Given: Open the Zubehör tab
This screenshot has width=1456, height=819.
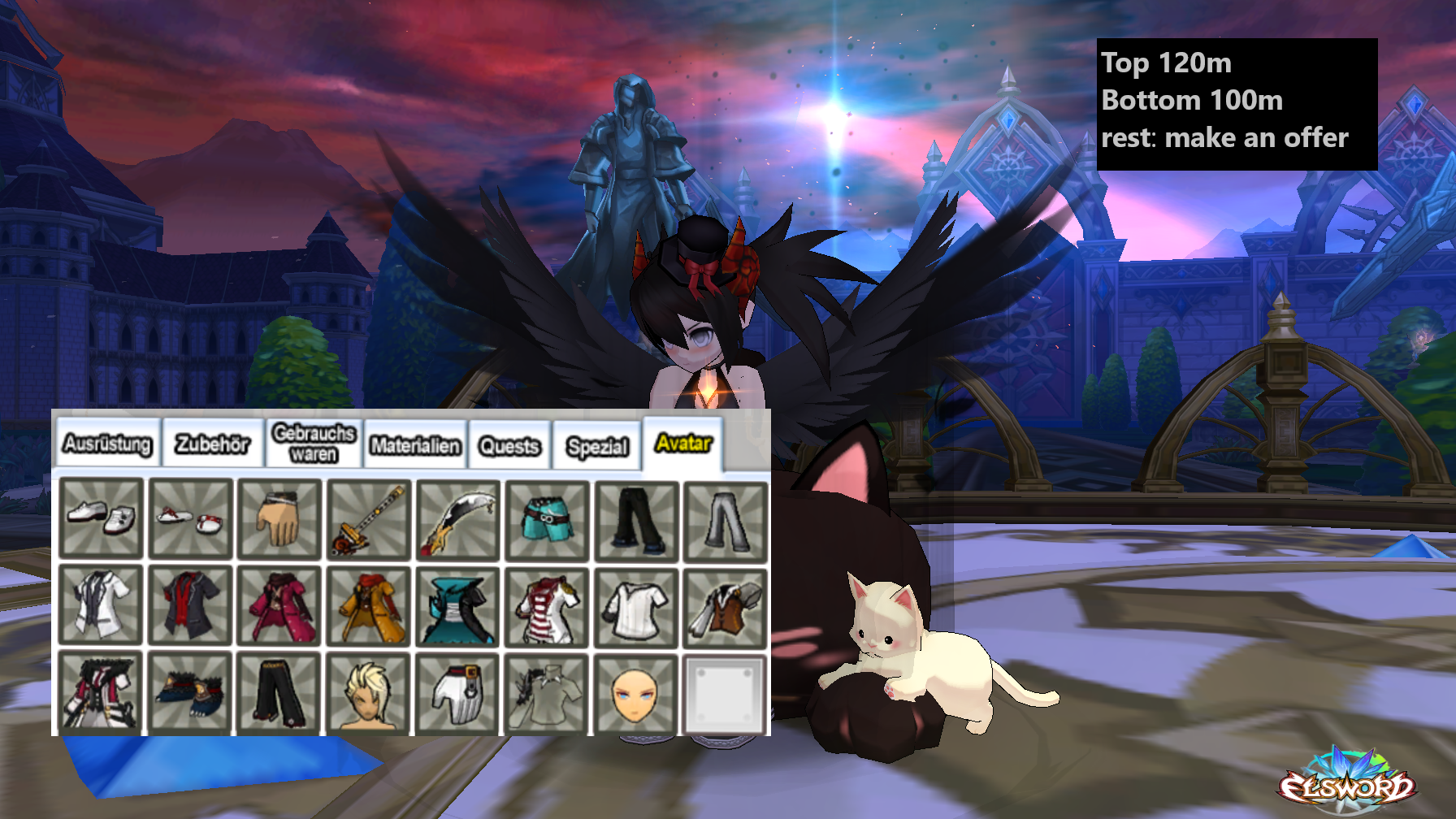Looking at the screenshot, I should coord(213,444).
